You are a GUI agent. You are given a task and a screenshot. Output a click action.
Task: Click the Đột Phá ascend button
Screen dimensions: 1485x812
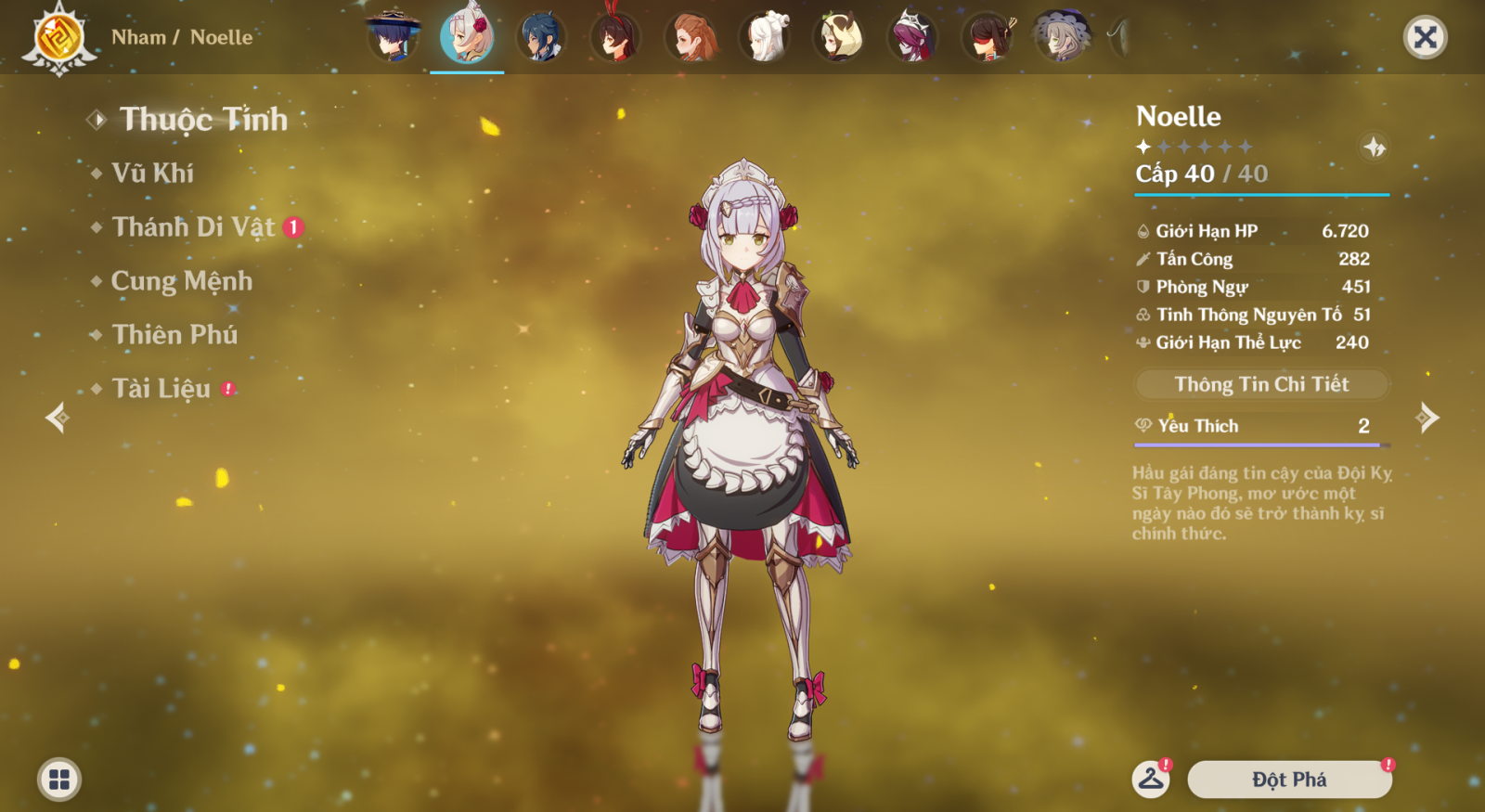[1289, 780]
